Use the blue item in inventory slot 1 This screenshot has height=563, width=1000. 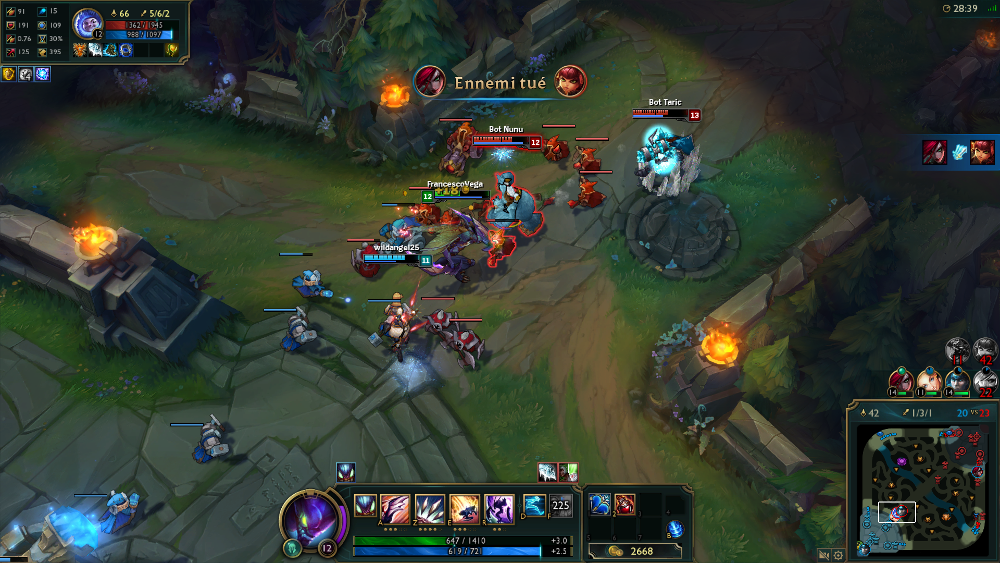tap(599, 503)
